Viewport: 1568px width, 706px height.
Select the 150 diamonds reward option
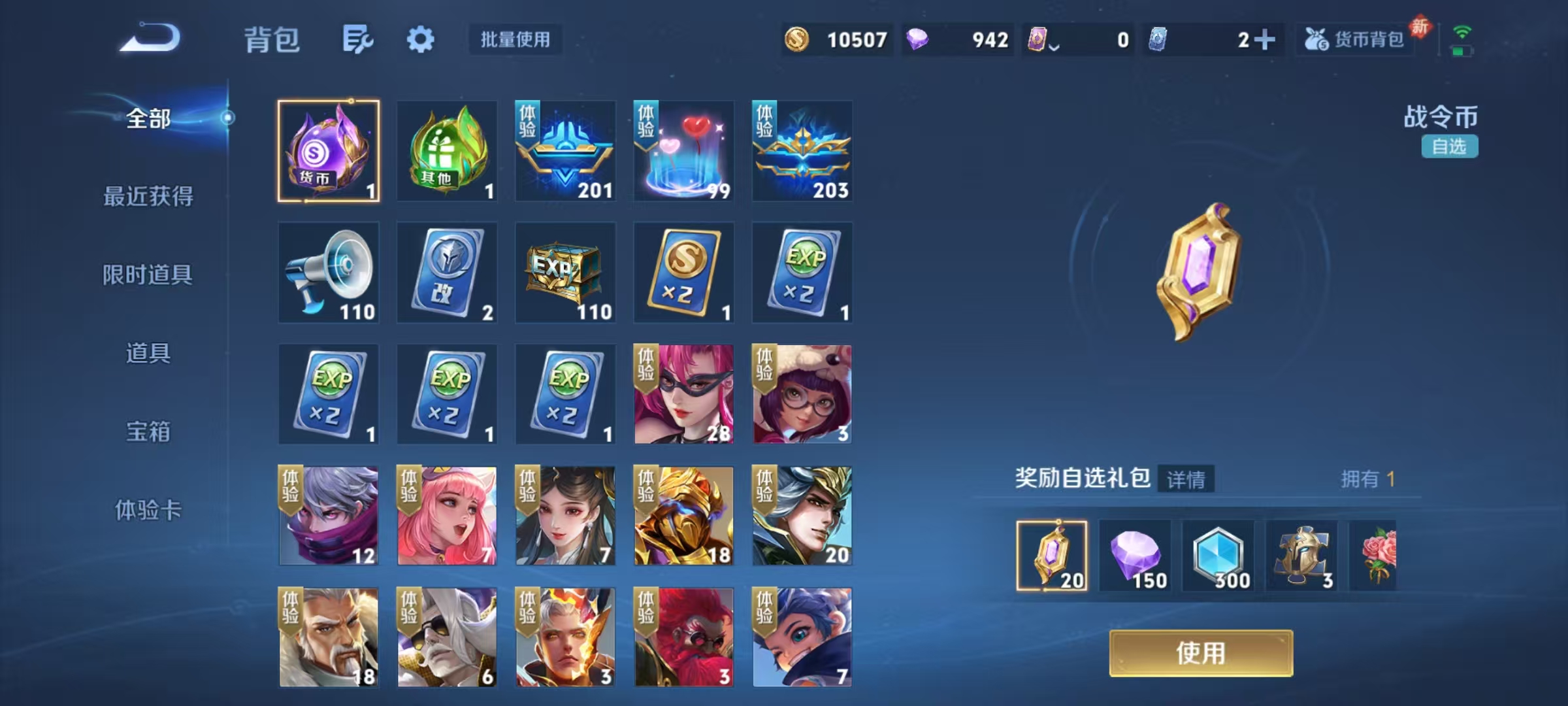pyautogui.click(x=1135, y=556)
